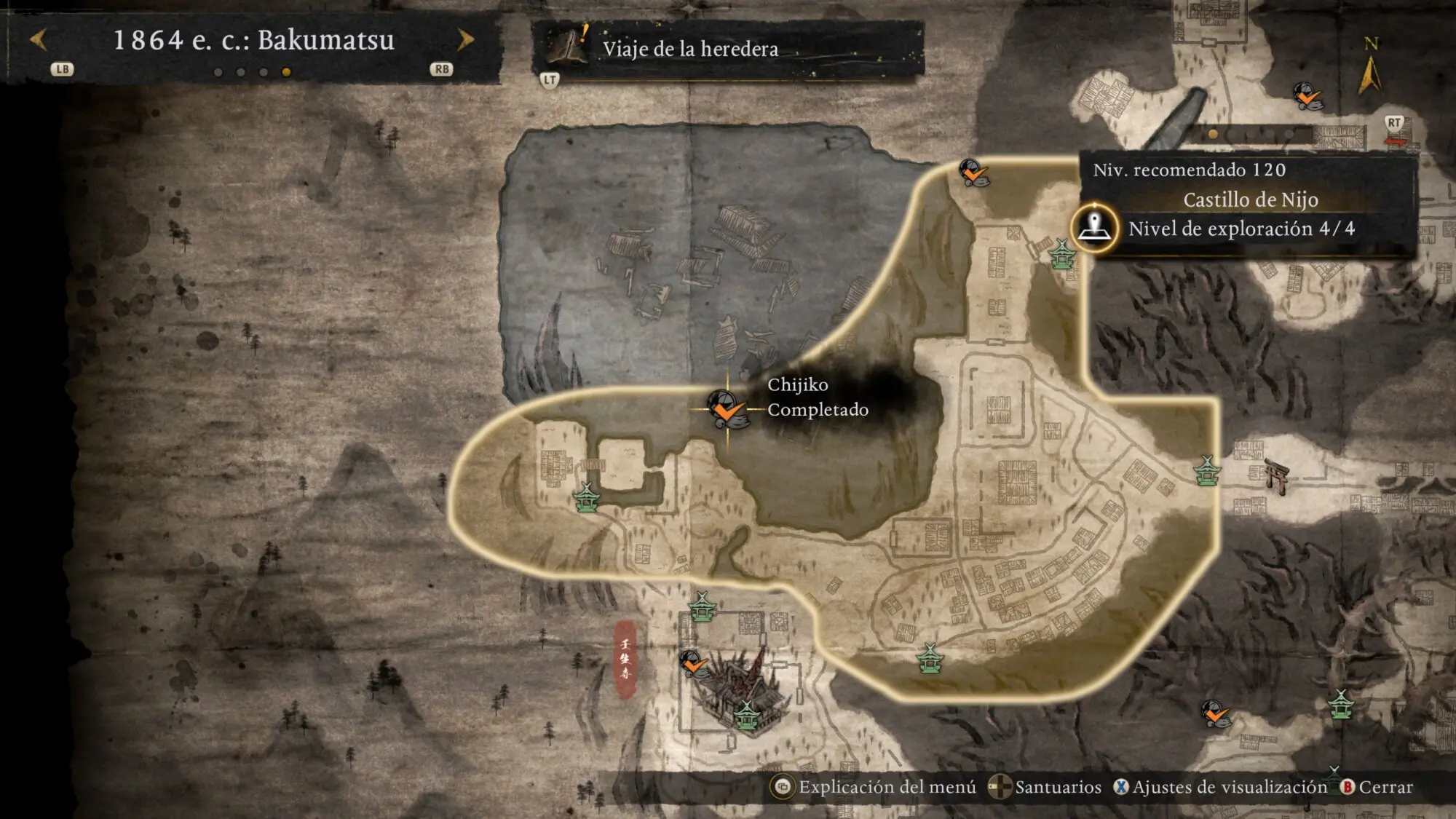Open the Viaje de la heredera quest journal
This screenshot has width=1456, height=819.
(x=689, y=49)
